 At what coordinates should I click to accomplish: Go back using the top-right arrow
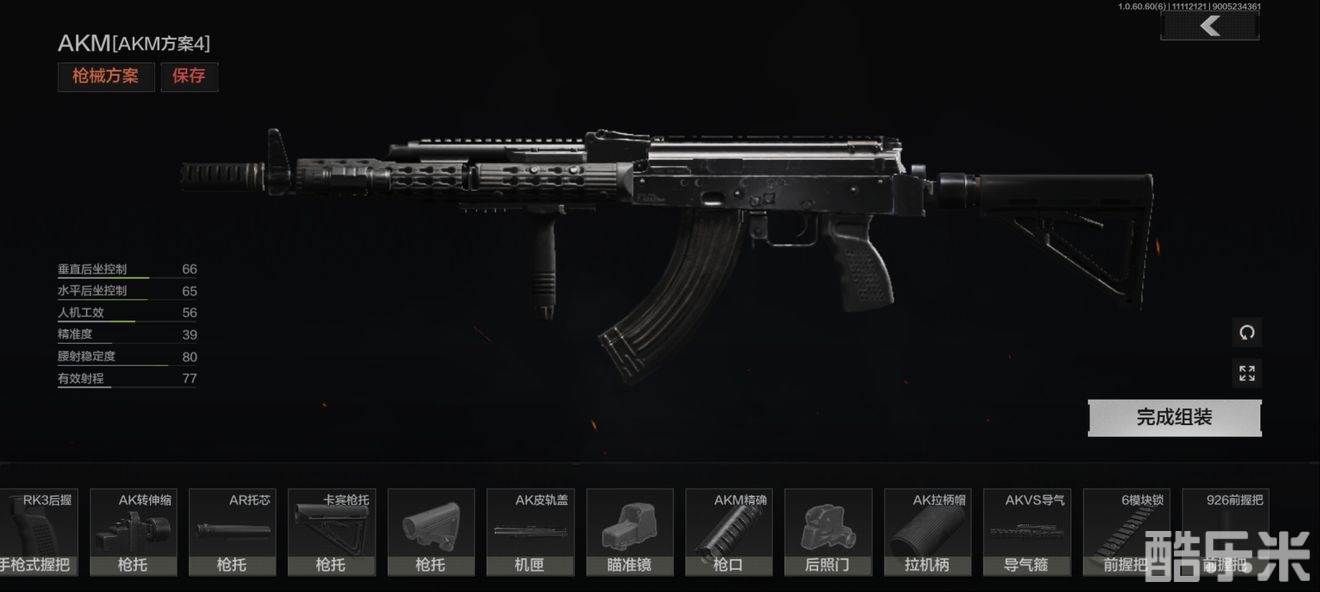coord(1209,26)
